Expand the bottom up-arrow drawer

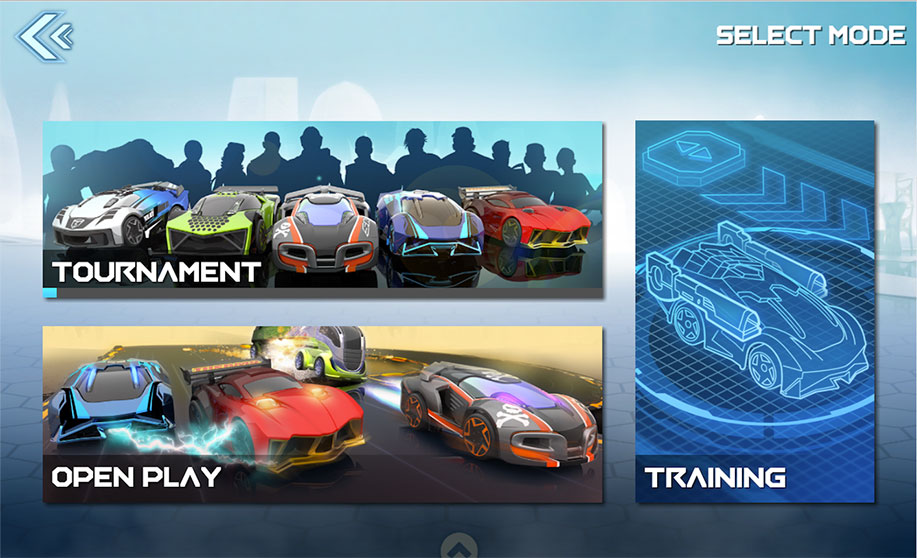456,547
